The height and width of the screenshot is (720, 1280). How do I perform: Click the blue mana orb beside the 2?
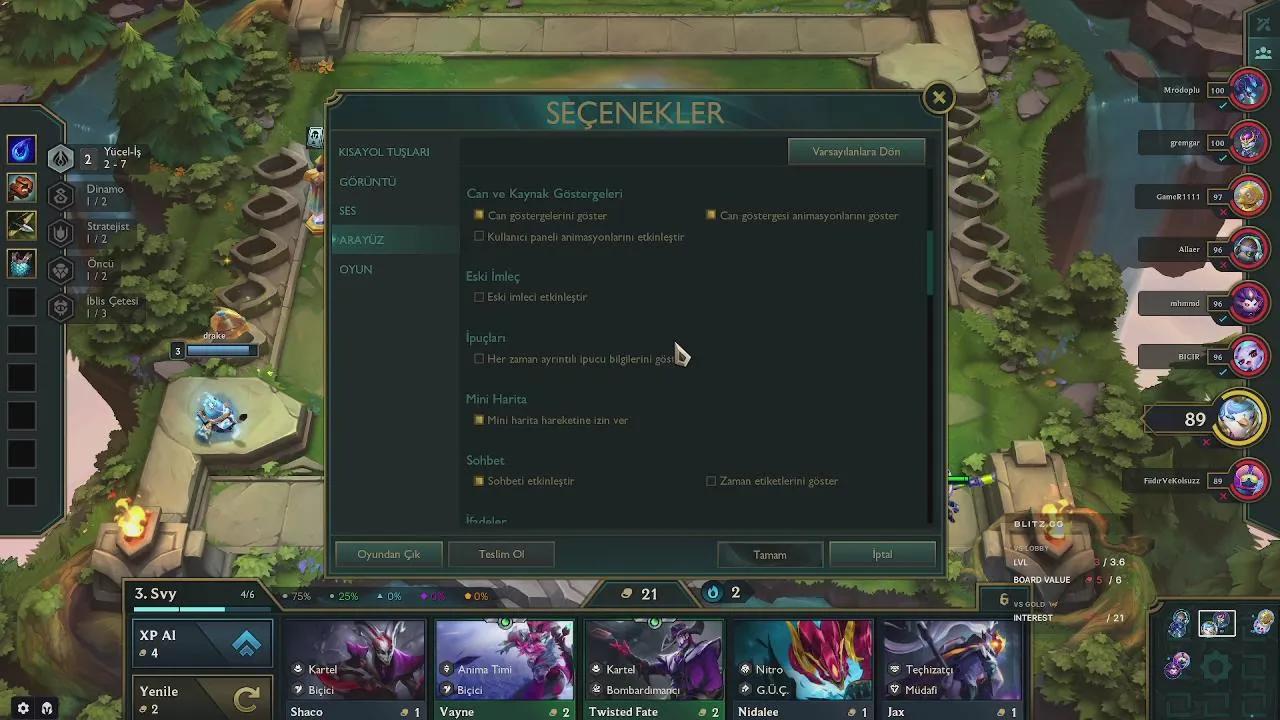point(711,593)
